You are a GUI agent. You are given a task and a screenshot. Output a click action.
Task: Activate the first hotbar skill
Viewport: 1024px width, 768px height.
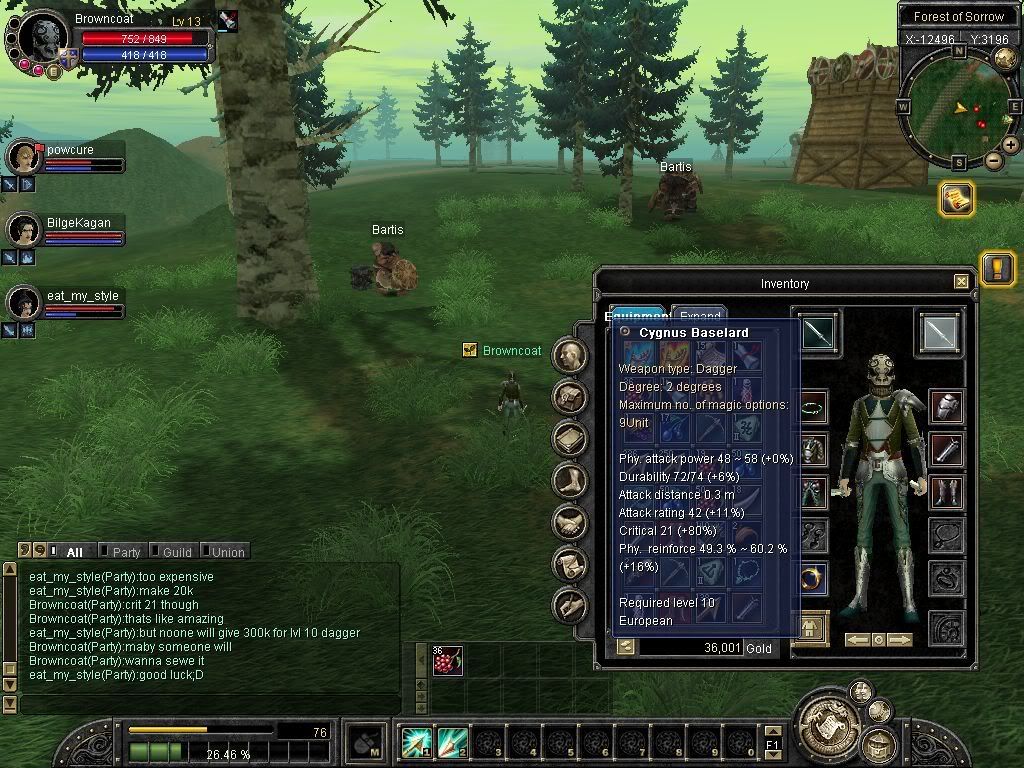coord(416,742)
